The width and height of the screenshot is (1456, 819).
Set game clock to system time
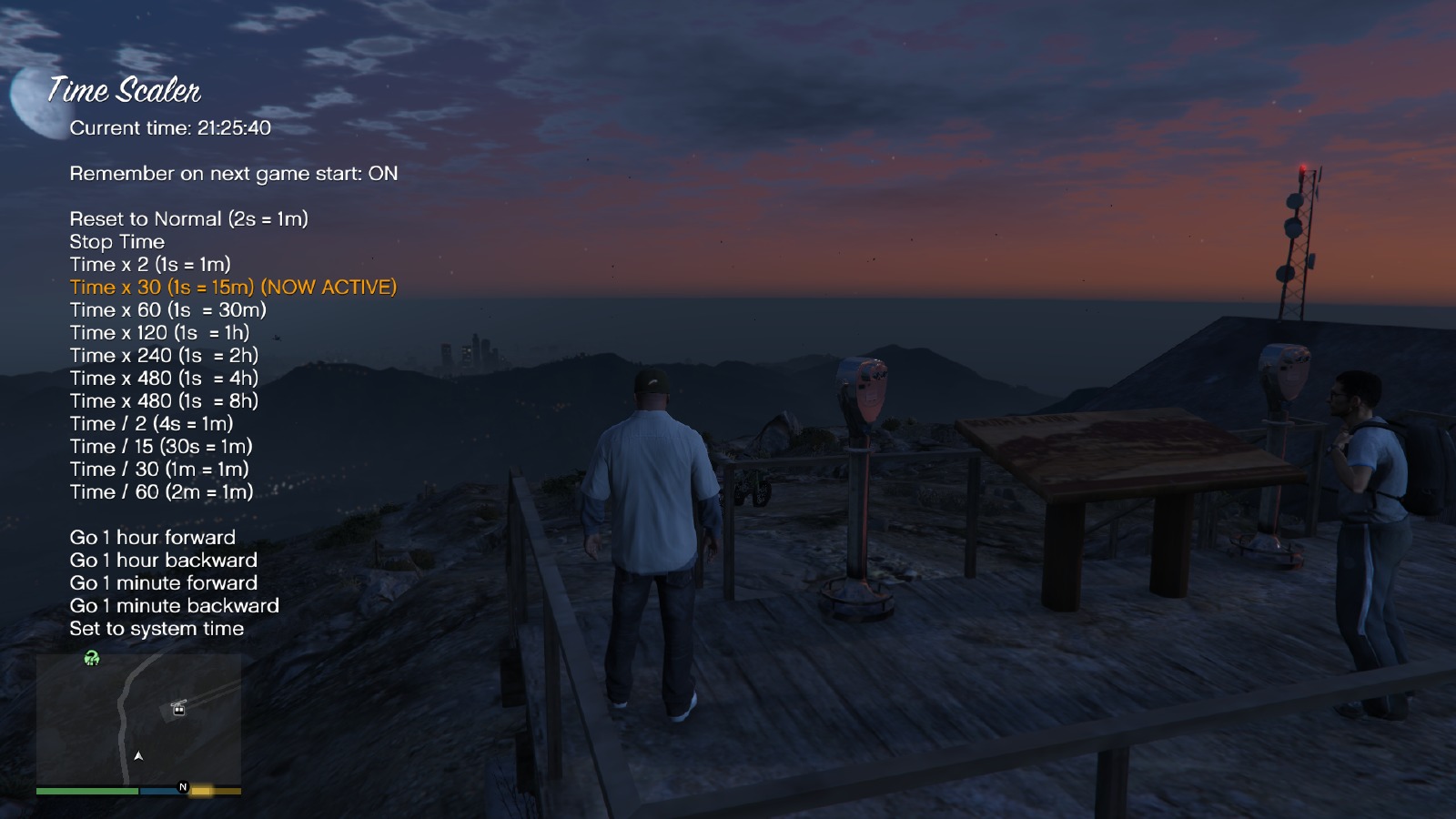[x=157, y=629]
